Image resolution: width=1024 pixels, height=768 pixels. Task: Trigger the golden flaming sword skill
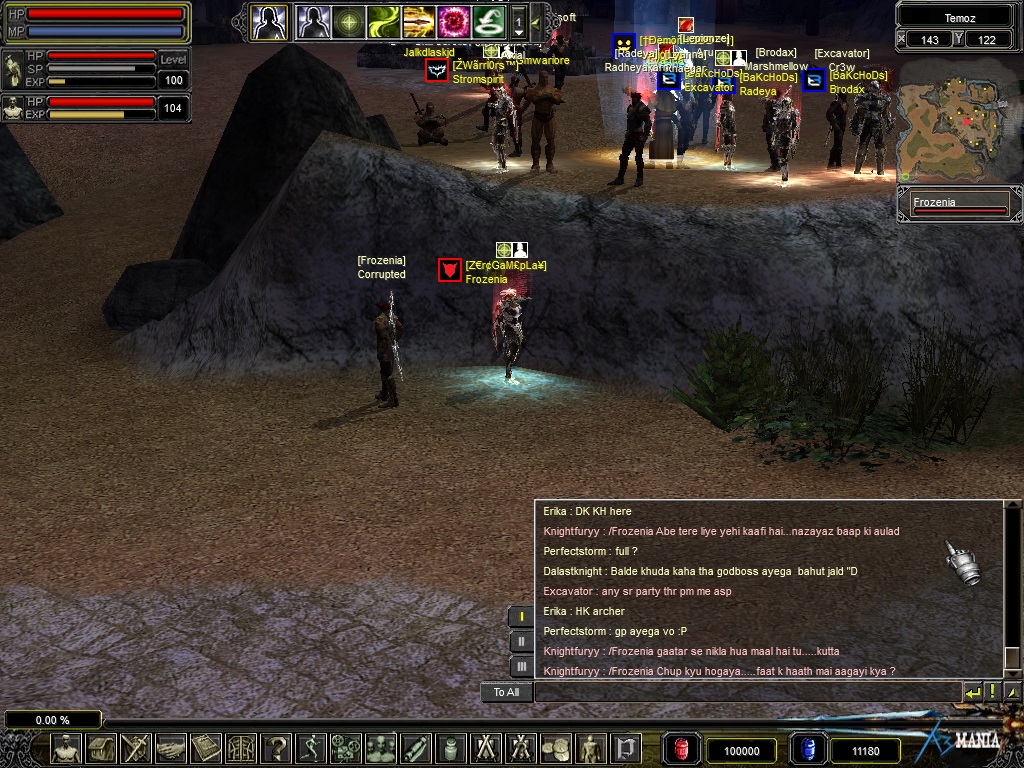coord(418,21)
